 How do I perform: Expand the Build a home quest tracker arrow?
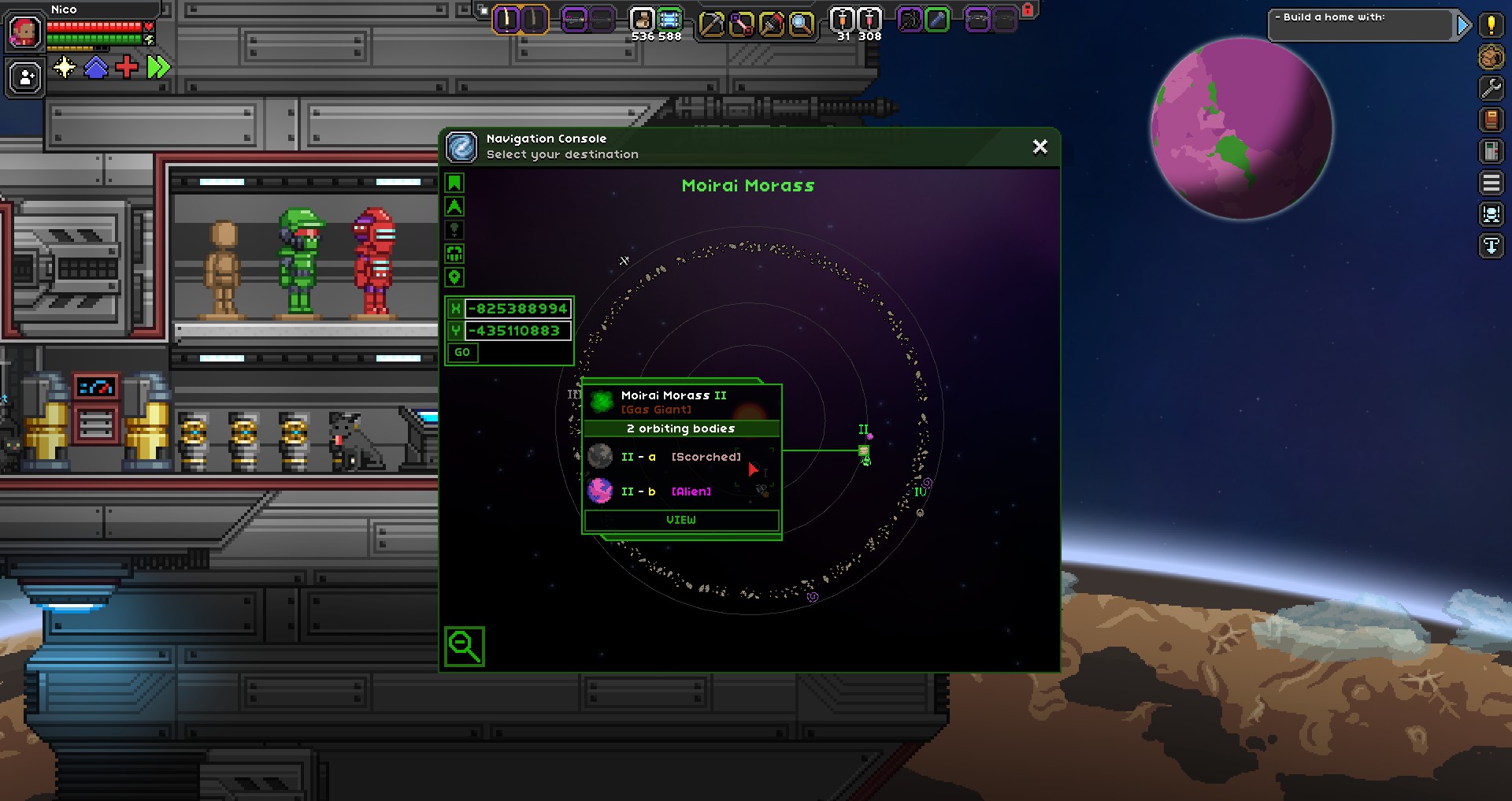coord(1462,25)
